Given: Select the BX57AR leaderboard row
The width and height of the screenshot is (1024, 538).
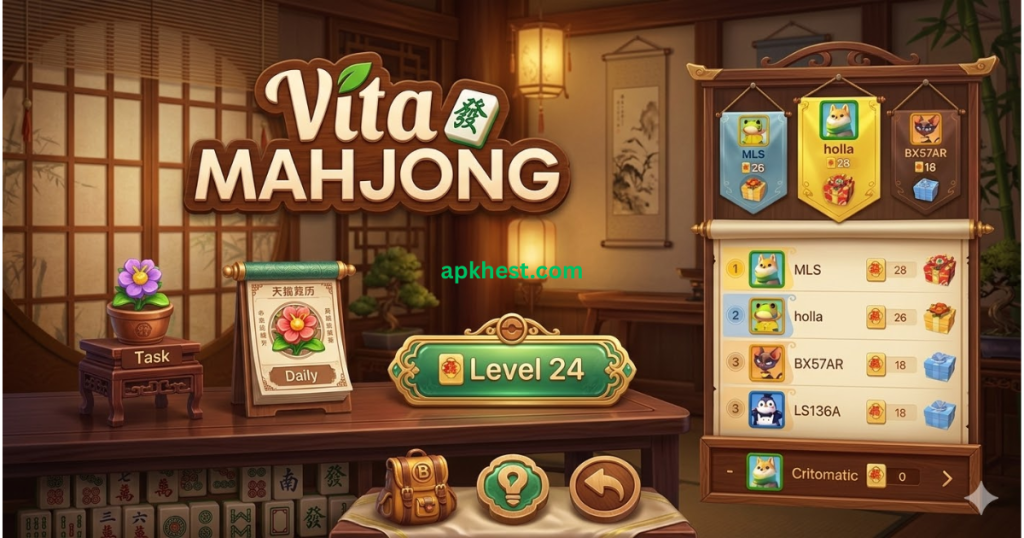Looking at the screenshot, I should click(x=840, y=364).
